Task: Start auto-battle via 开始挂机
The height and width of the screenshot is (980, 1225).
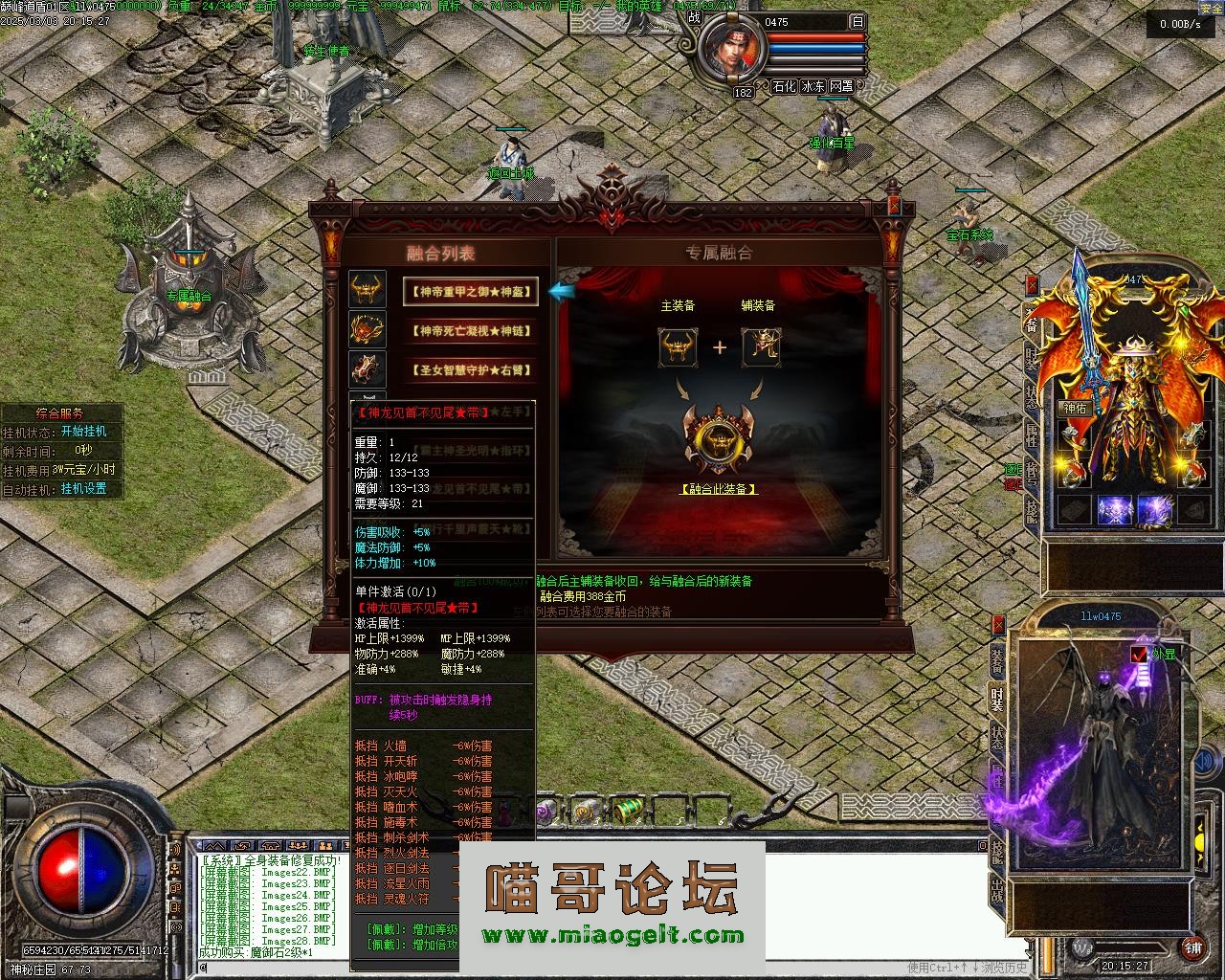Action: pos(84,432)
